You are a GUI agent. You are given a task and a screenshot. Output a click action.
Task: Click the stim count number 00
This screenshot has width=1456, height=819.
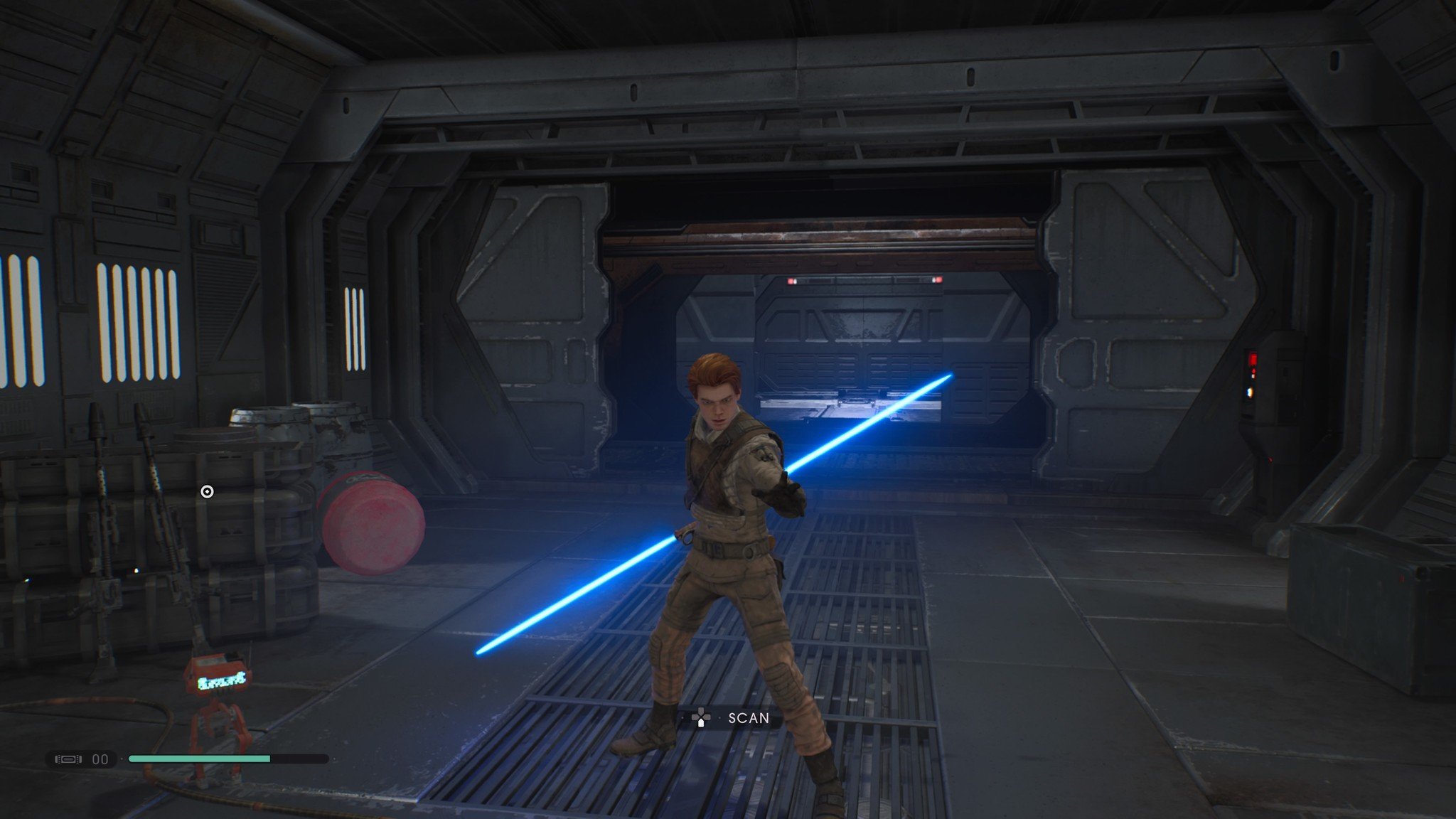pyautogui.click(x=100, y=759)
